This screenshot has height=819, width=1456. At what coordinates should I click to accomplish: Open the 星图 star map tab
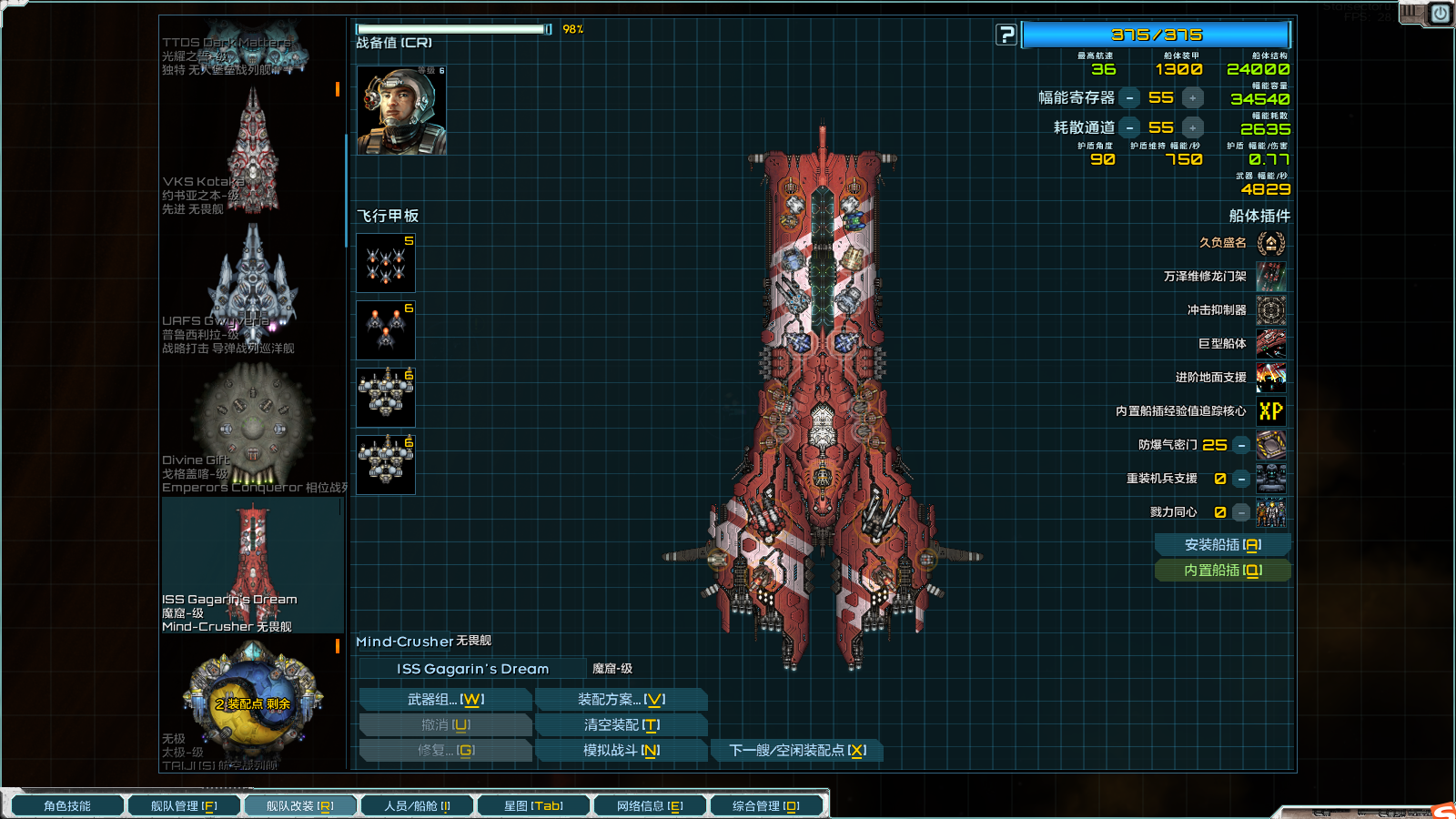click(x=533, y=806)
